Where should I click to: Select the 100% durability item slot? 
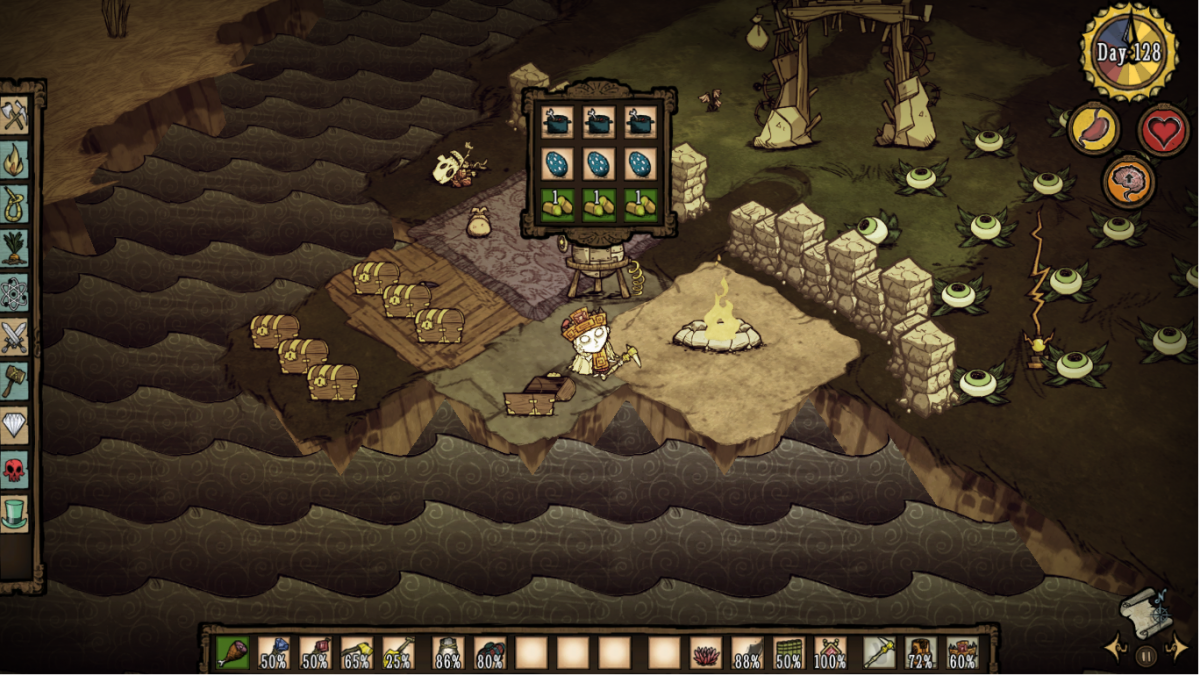(830, 653)
